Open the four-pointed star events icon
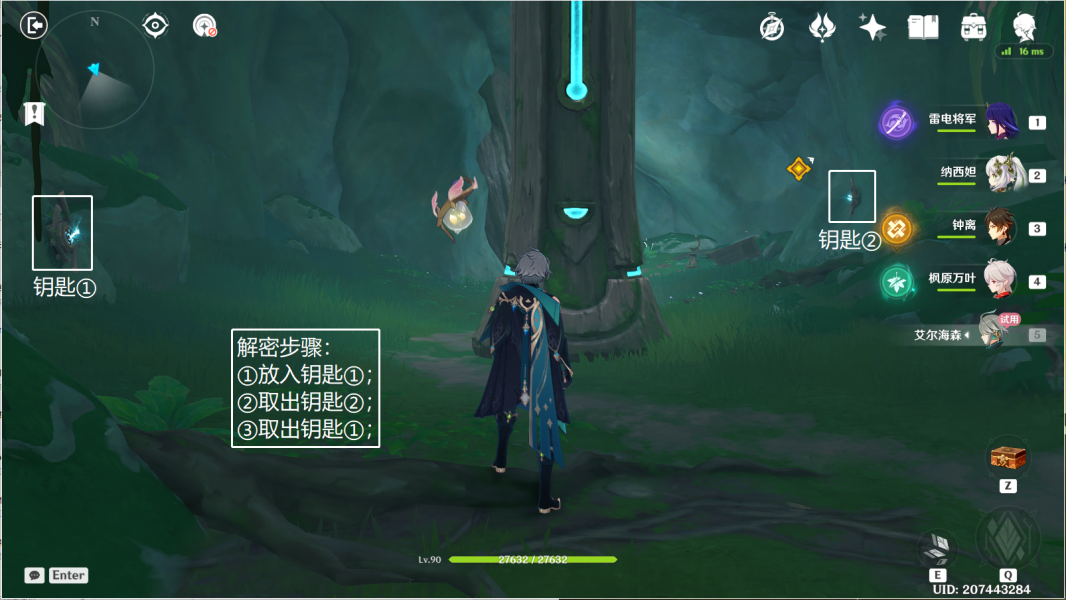1066x600 pixels. coord(872,27)
